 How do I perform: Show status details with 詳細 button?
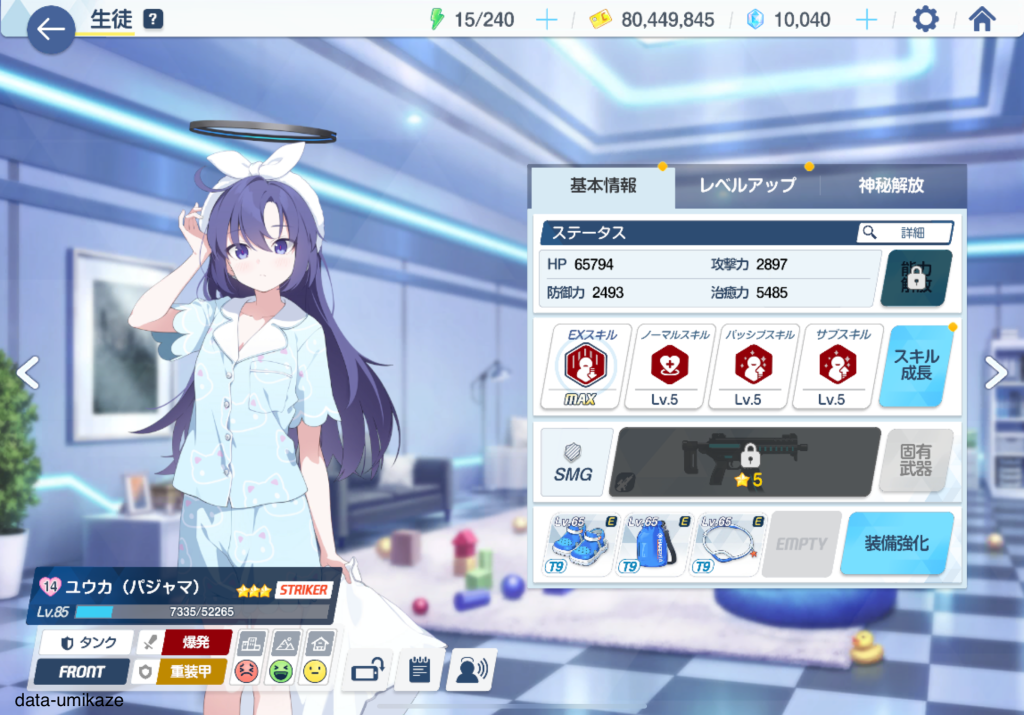pos(904,233)
